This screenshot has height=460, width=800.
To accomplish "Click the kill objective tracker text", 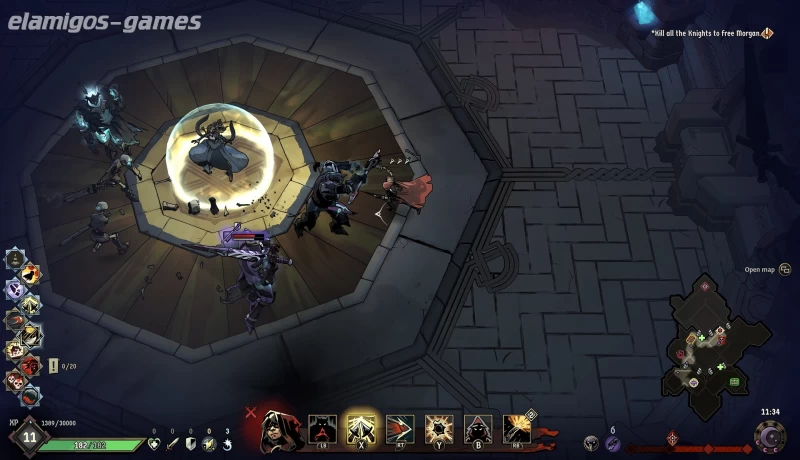I will pos(706,33).
